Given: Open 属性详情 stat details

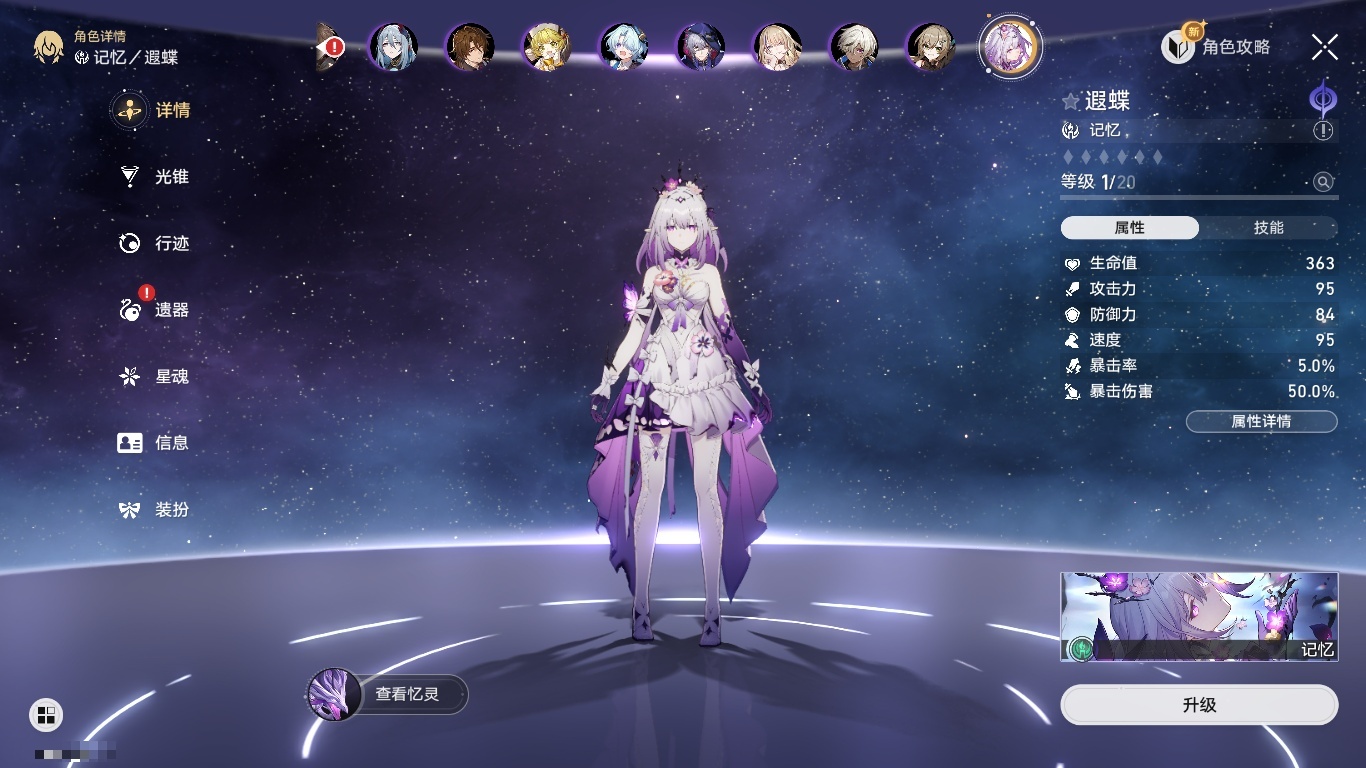Looking at the screenshot, I should click(x=1261, y=421).
